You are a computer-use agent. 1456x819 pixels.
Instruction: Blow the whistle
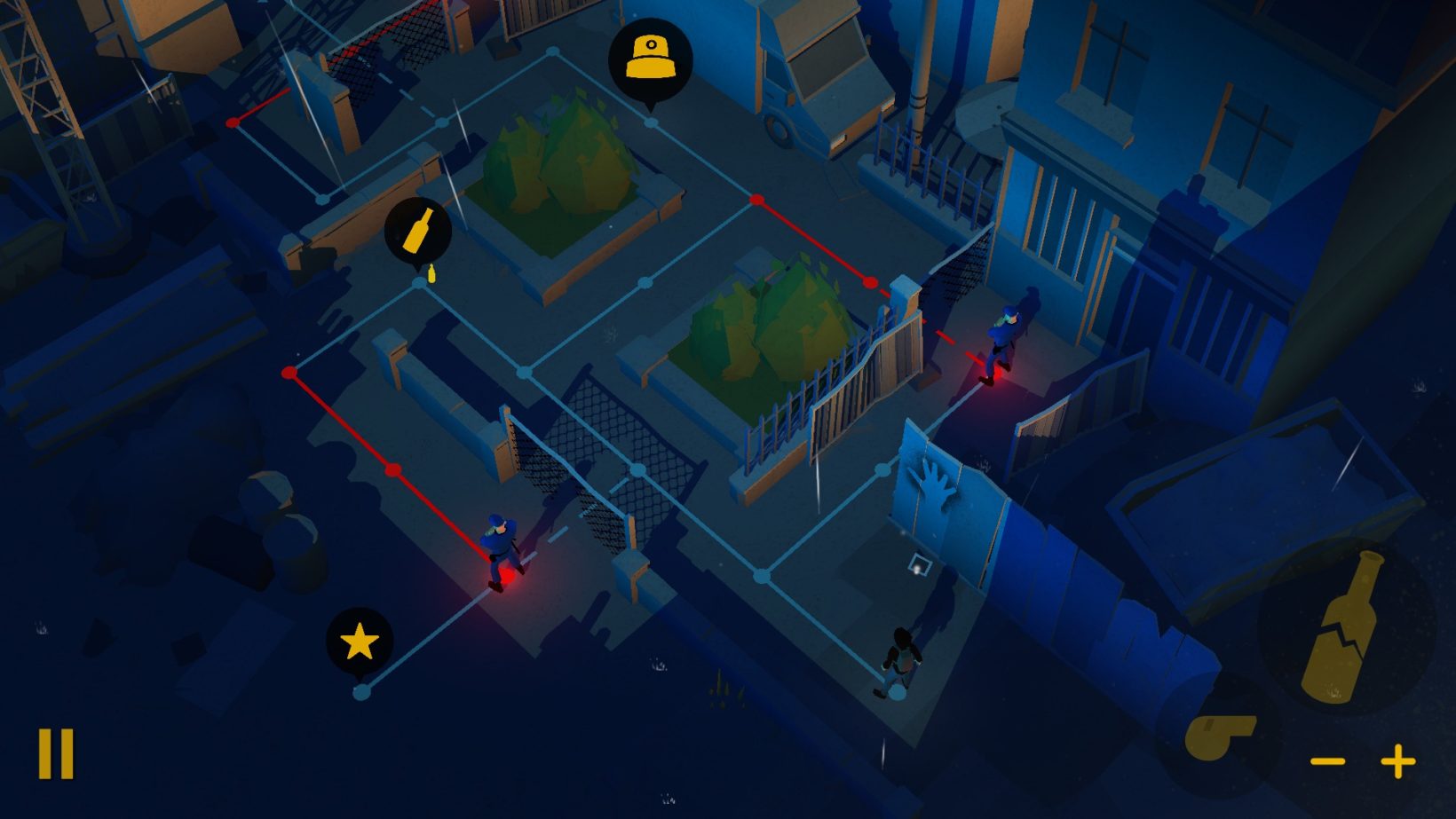coord(1219,736)
